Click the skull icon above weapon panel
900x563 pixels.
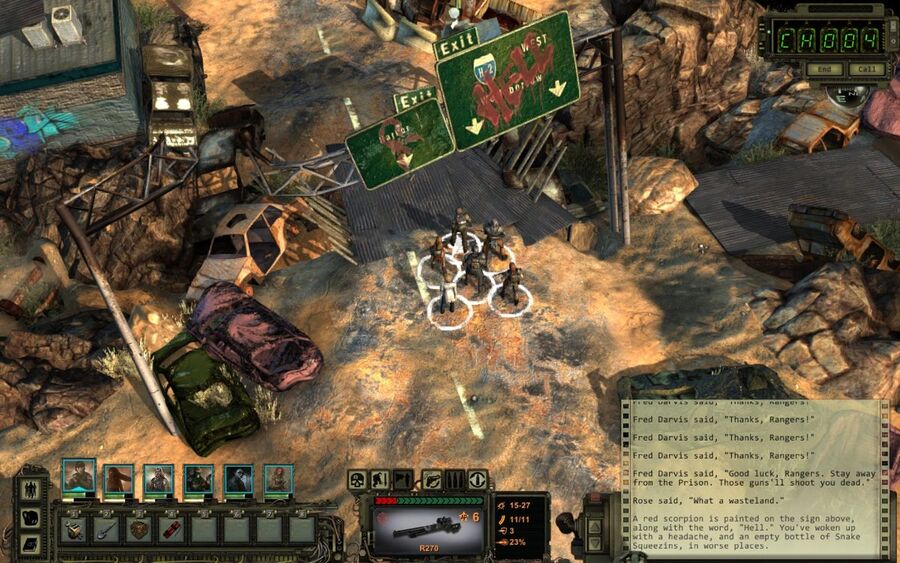[x=357, y=480]
